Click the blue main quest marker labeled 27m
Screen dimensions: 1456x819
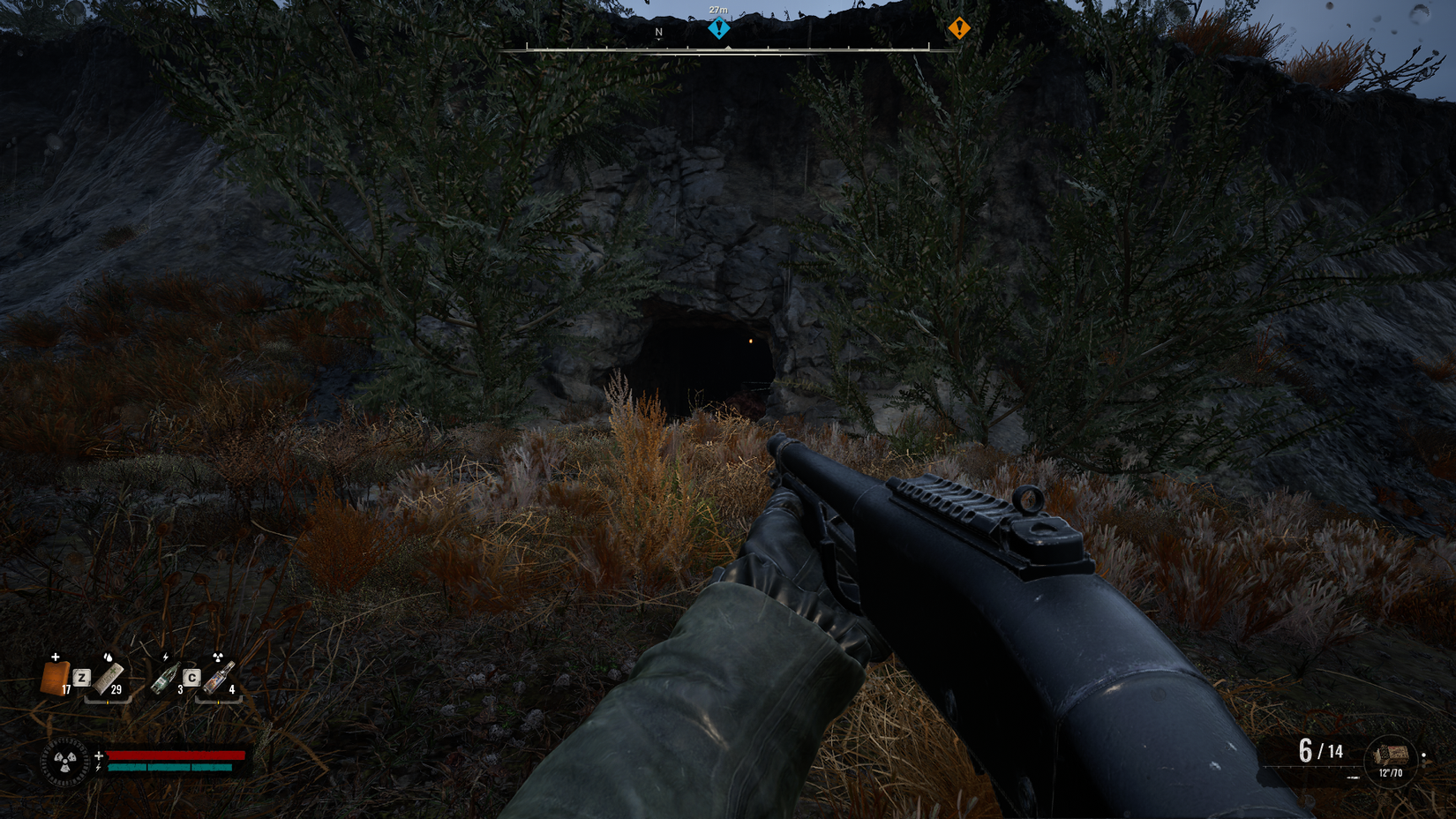point(719,28)
